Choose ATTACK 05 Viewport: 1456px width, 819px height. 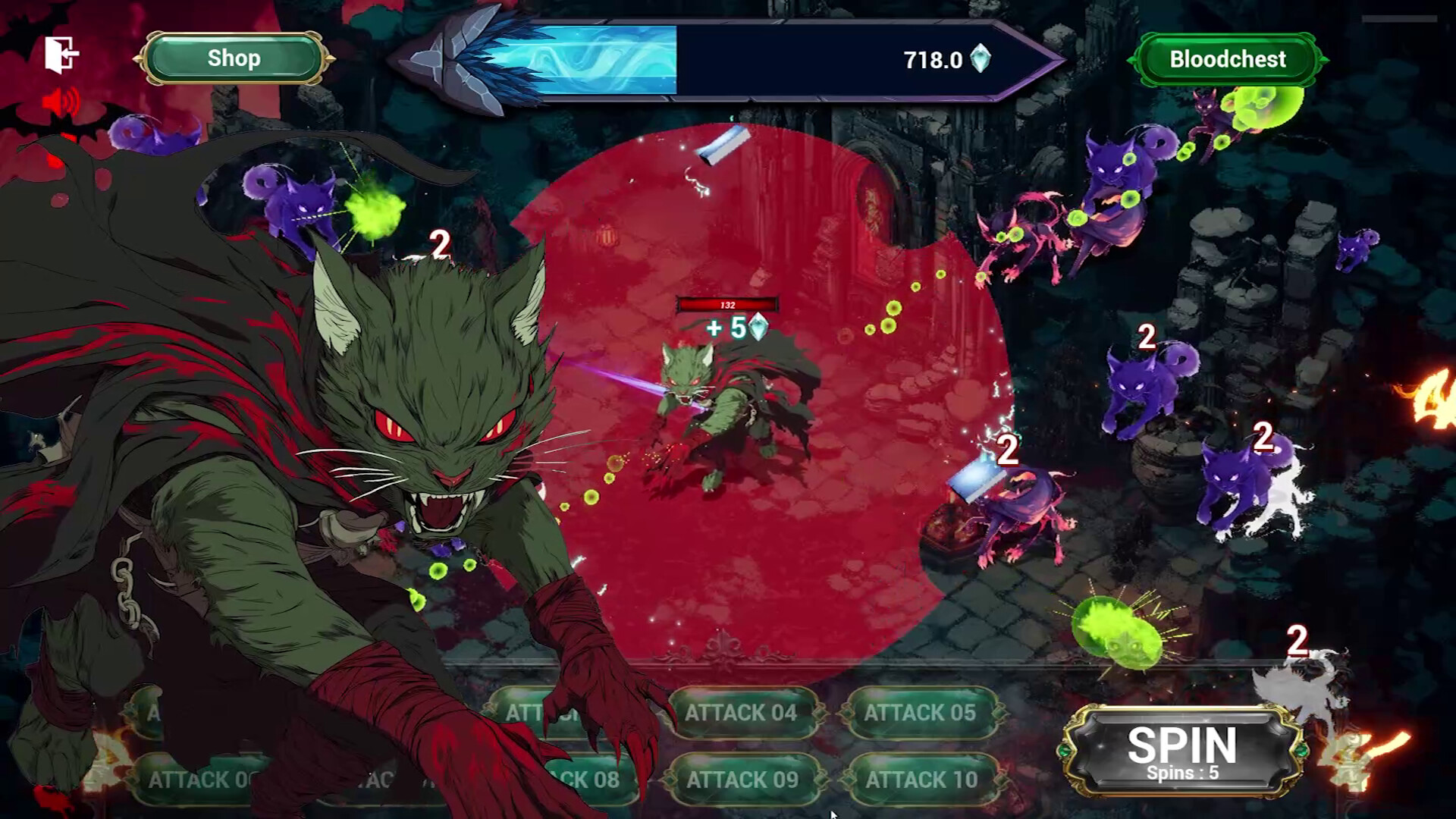pos(920,713)
